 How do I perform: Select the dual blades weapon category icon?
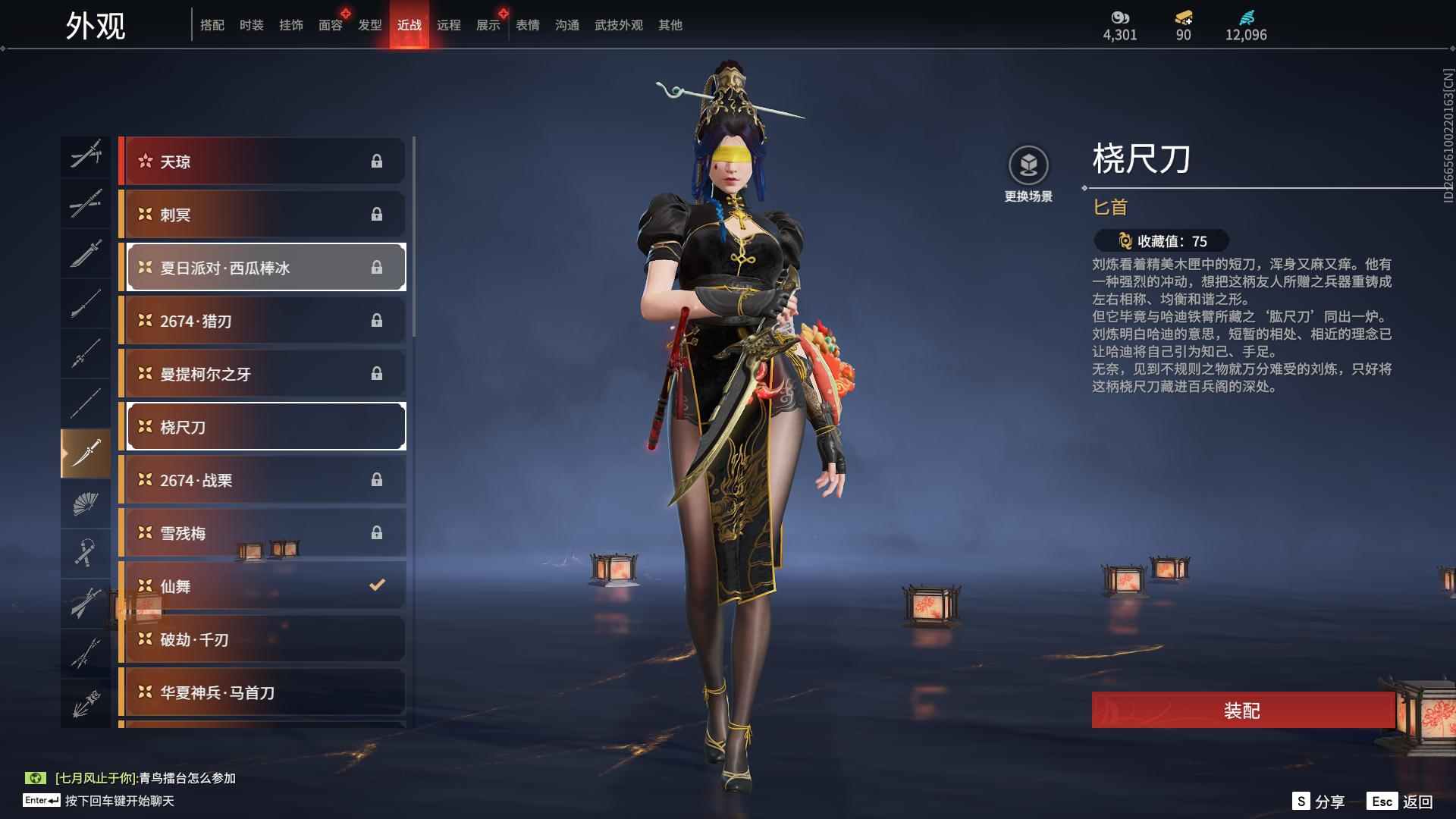(x=86, y=155)
